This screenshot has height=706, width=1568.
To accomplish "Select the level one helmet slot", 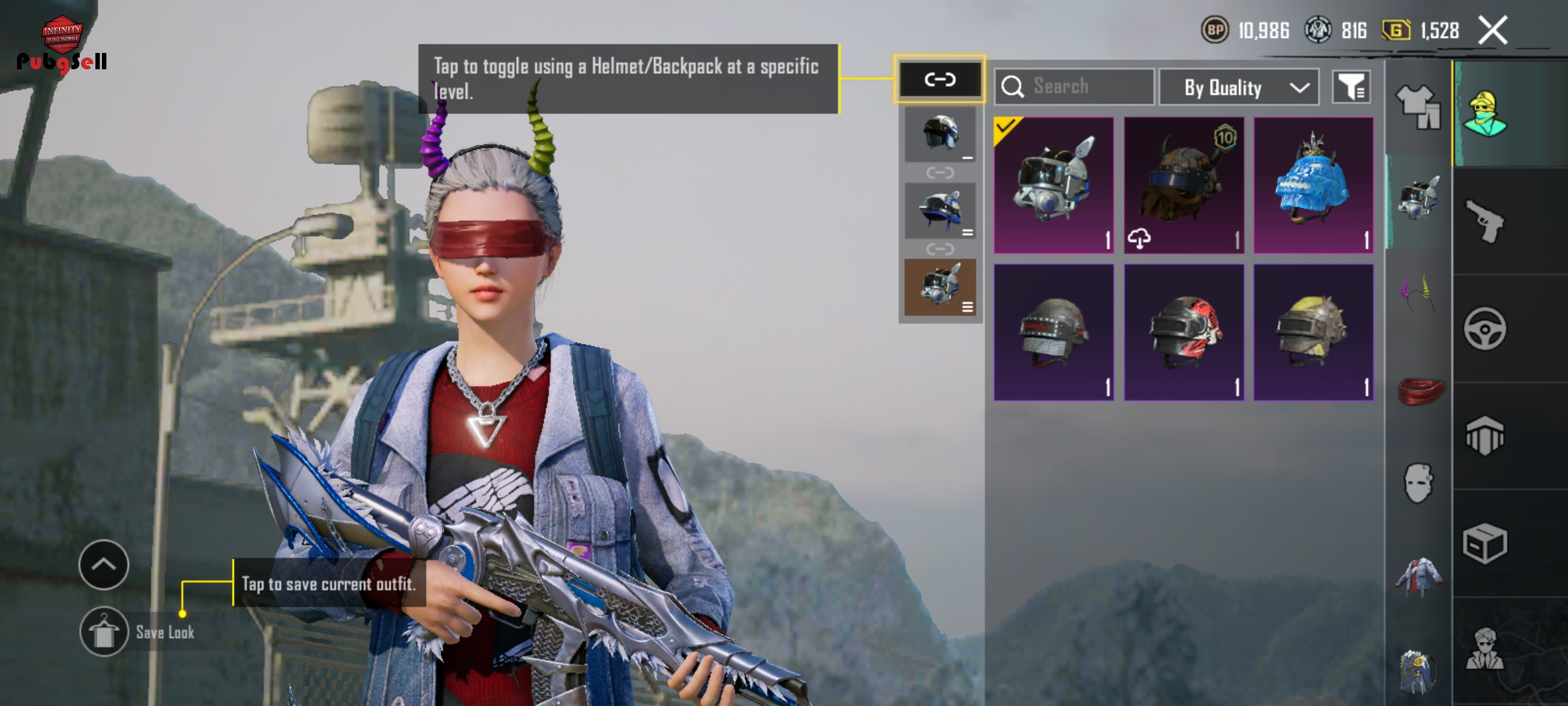I will point(939,135).
